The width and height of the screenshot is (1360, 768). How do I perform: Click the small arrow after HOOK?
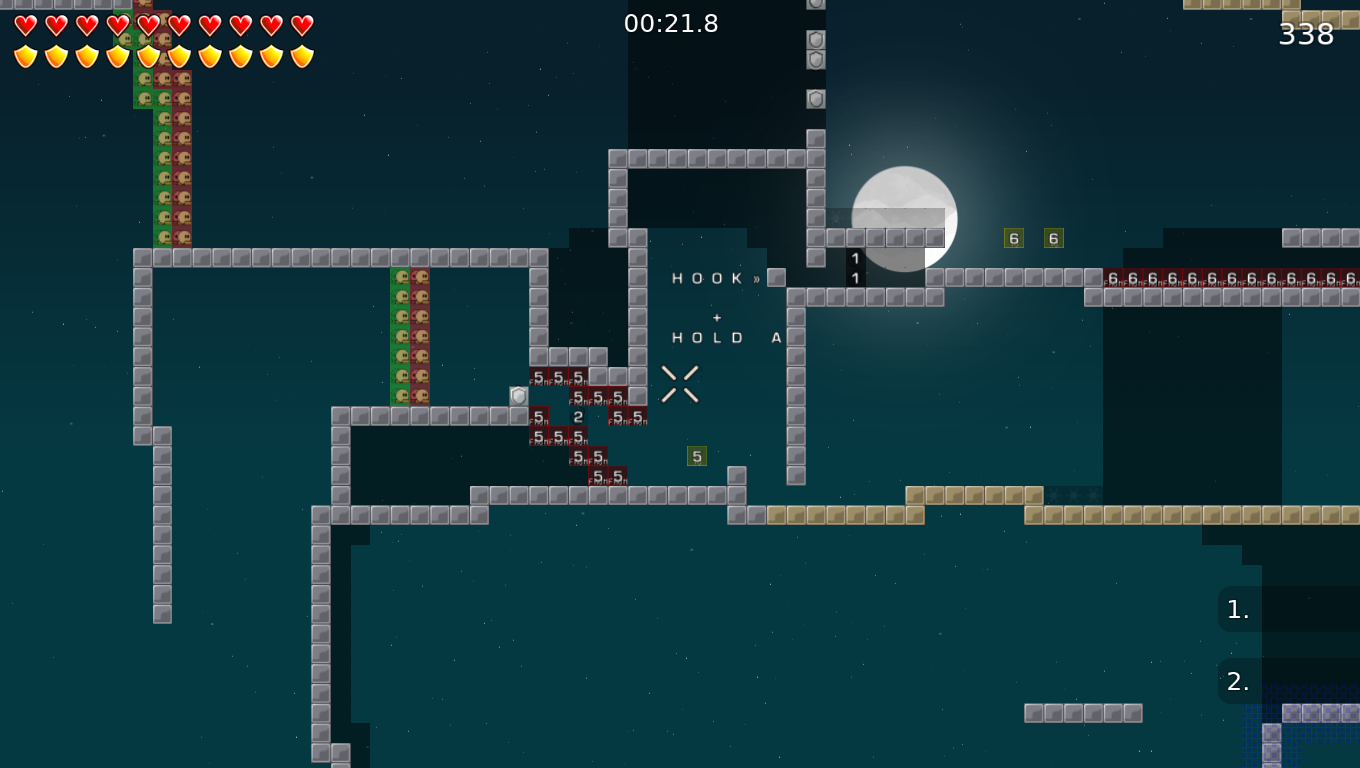coord(758,278)
